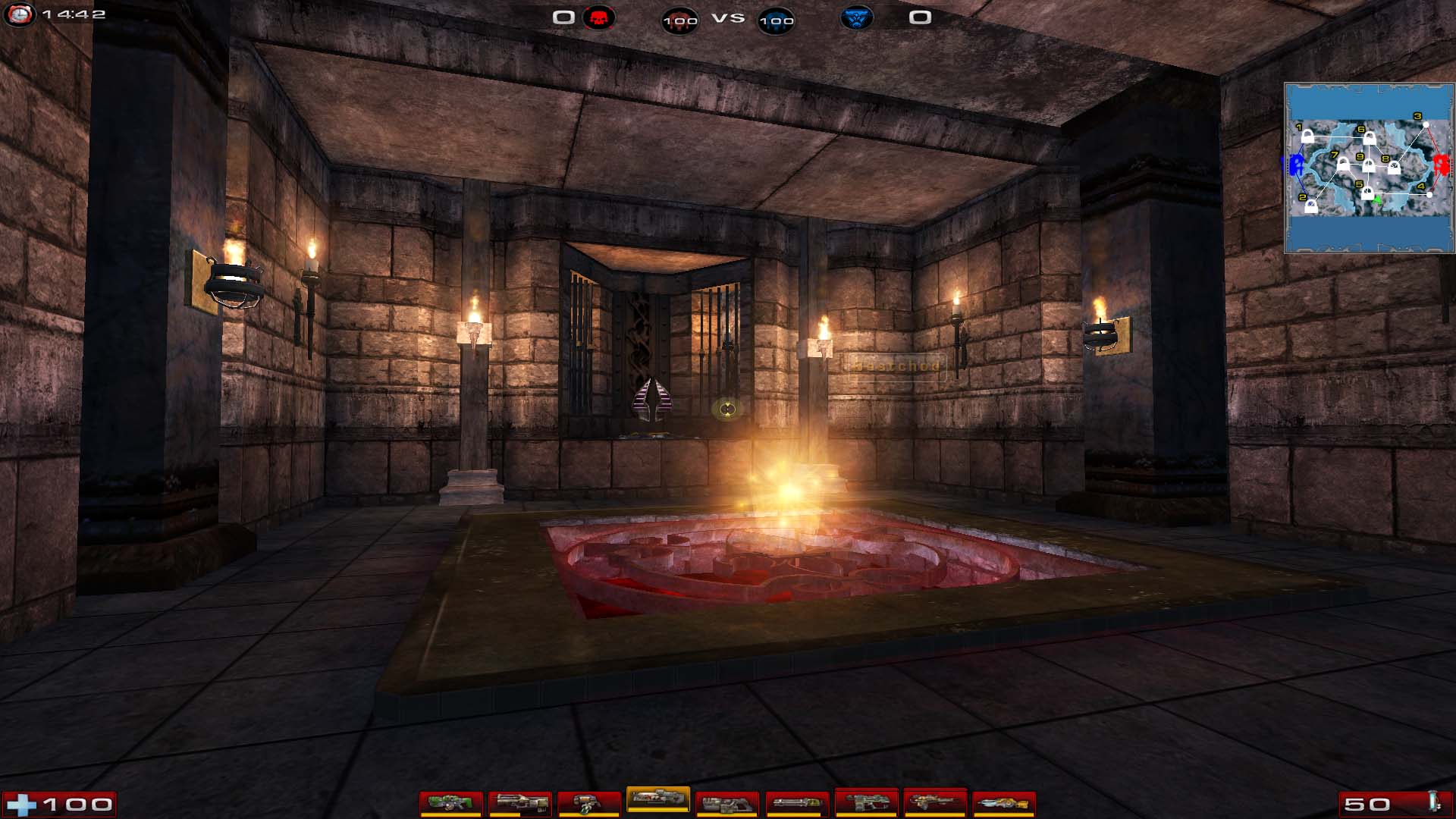Click node 3 on the minimap

[1426, 124]
